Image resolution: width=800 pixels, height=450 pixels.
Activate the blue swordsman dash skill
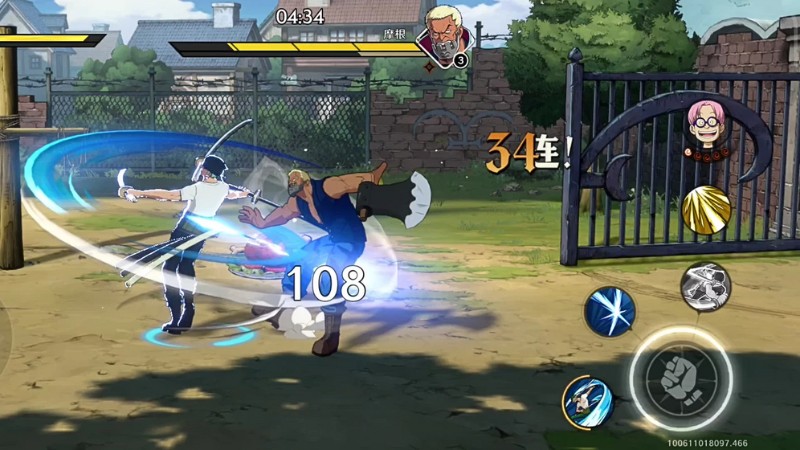pyautogui.click(x=587, y=400)
